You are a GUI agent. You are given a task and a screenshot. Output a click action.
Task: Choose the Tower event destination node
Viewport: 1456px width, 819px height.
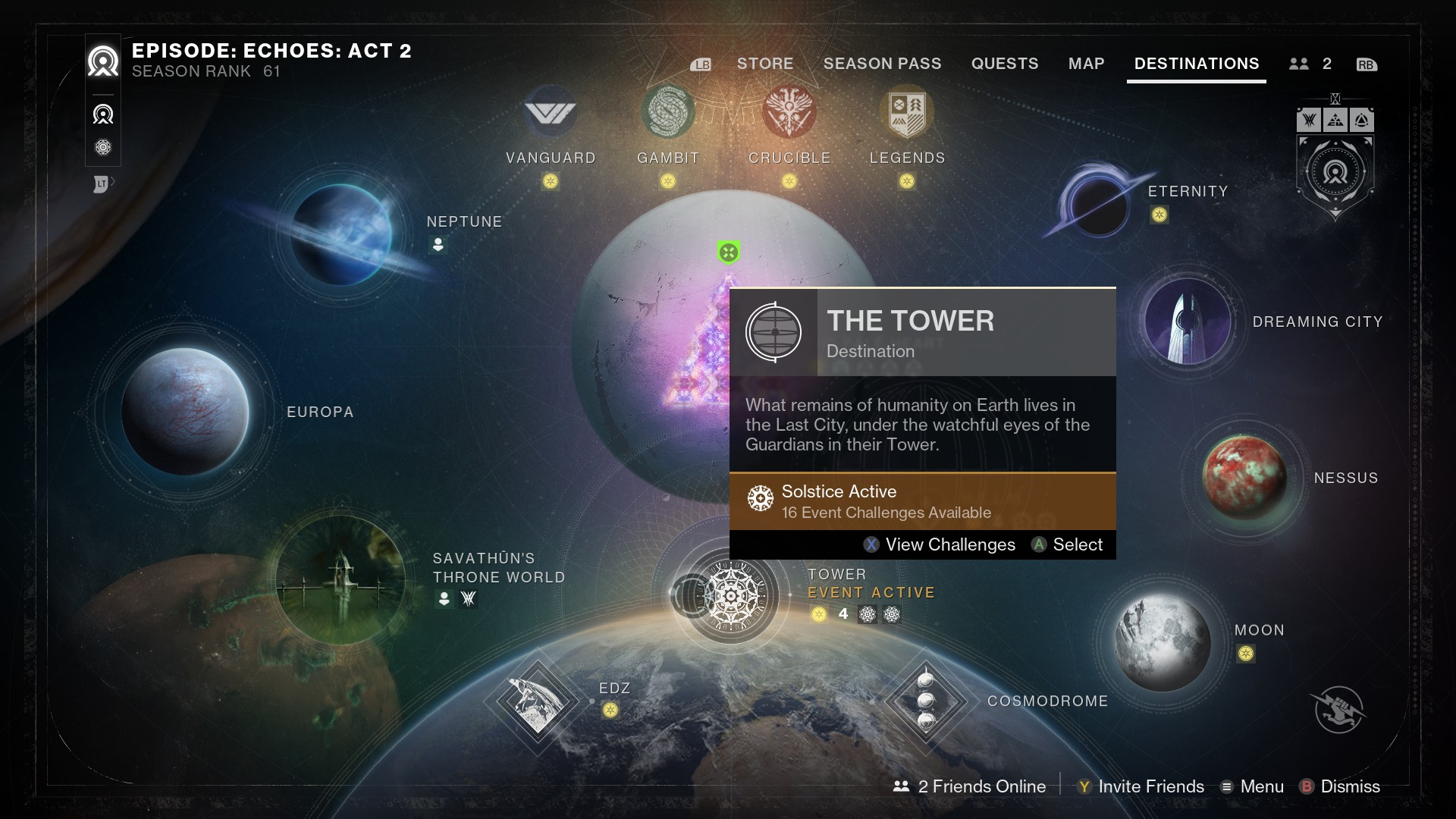click(x=730, y=596)
